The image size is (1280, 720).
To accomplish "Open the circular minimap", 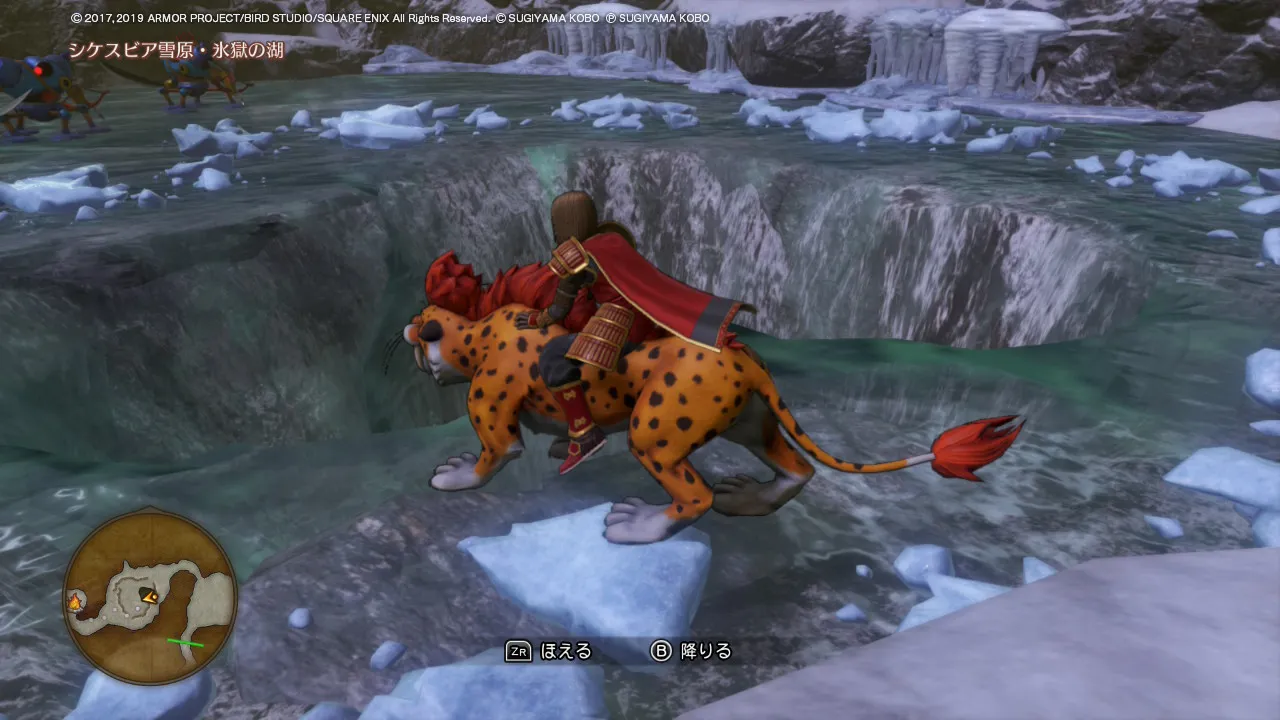I will click(150, 596).
